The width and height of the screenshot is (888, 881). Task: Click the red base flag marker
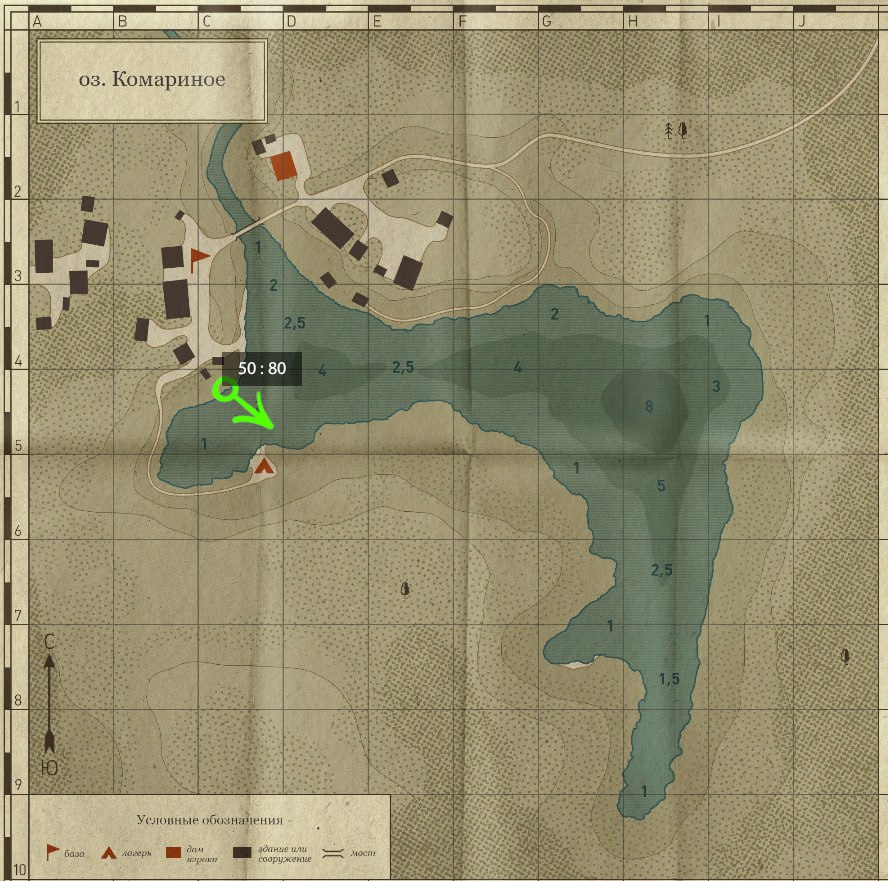point(198,258)
